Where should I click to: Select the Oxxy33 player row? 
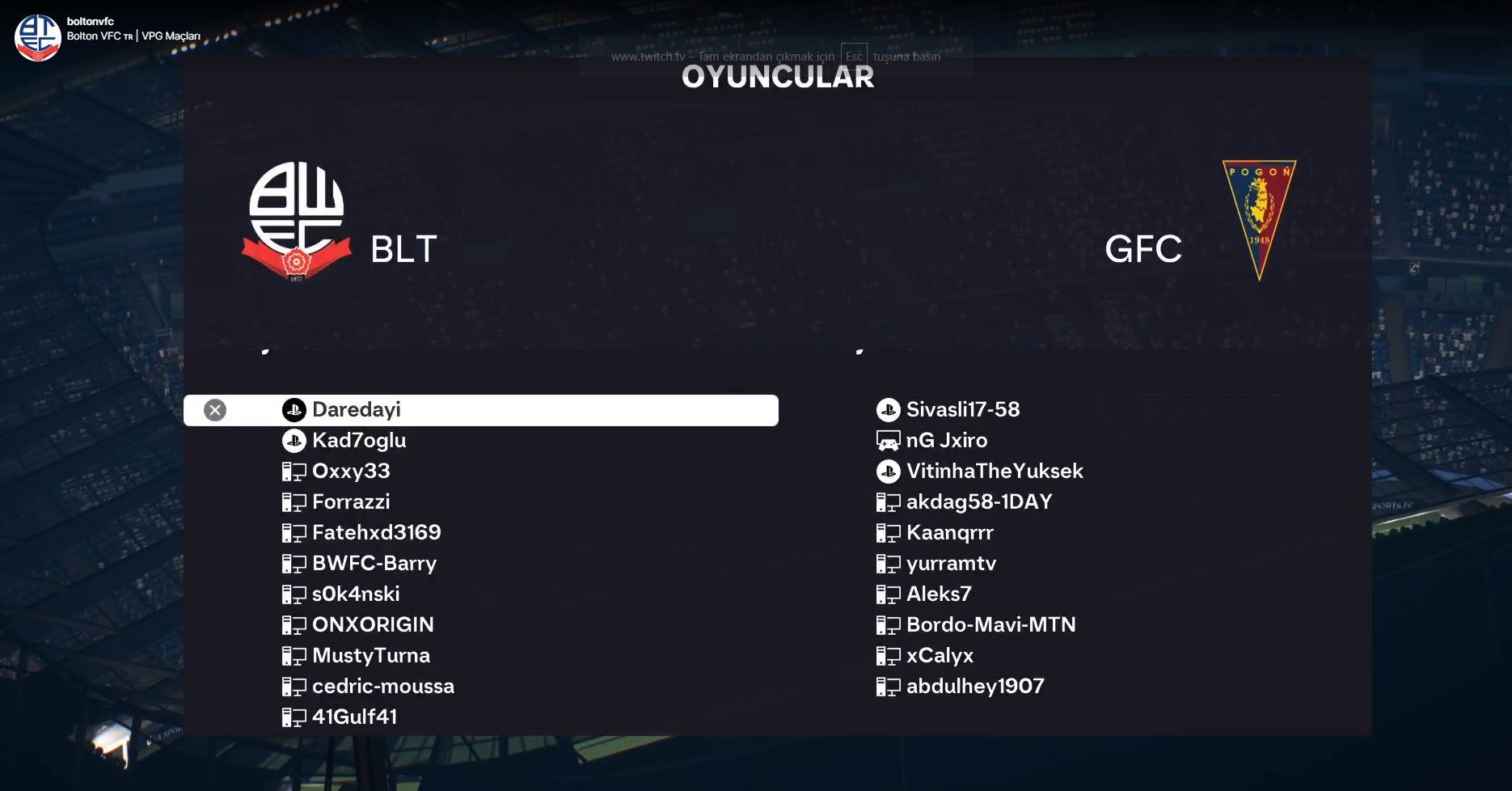click(x=351, y=472)
